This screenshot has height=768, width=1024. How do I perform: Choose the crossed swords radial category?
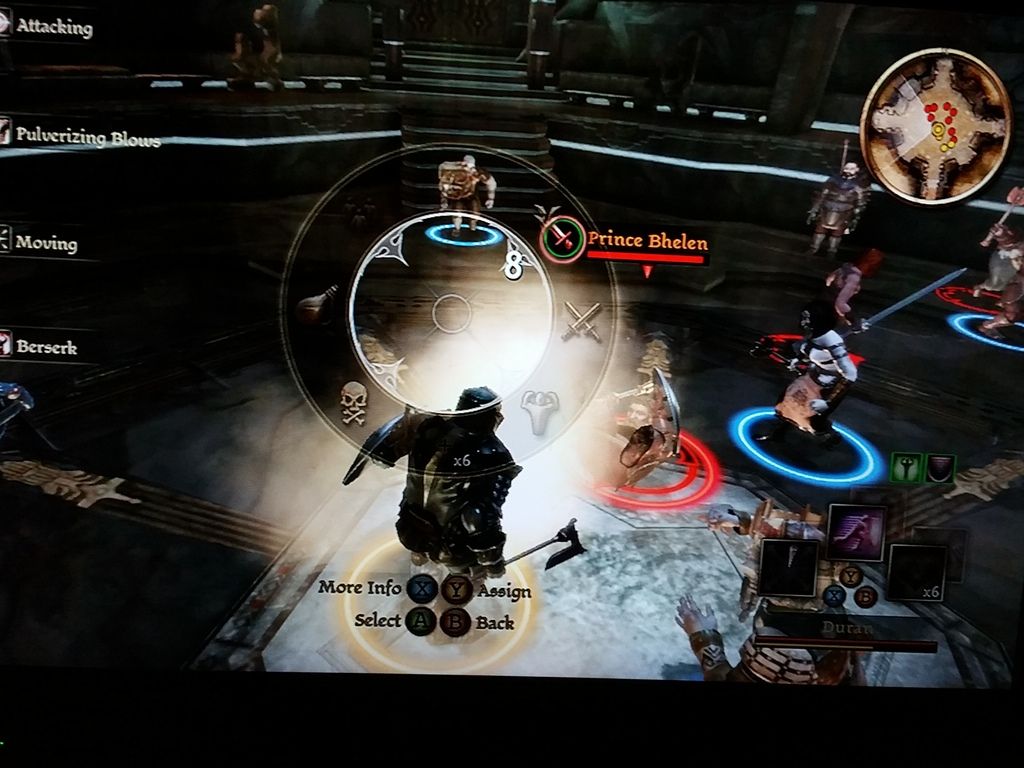[x=582, y=322]
